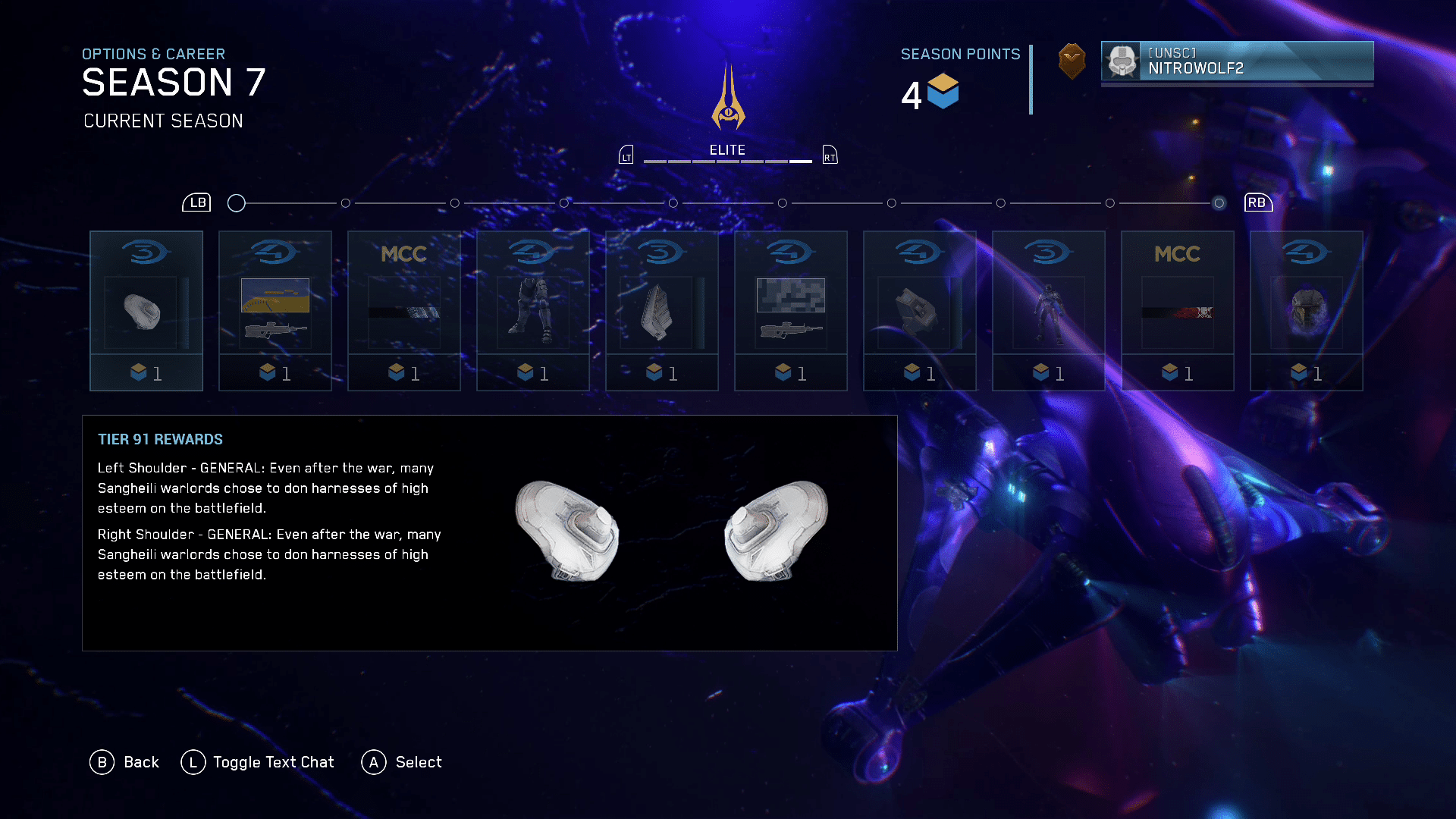
Task: Select the dark boxy armor piece reward
Action: click(x=920, y=311)
